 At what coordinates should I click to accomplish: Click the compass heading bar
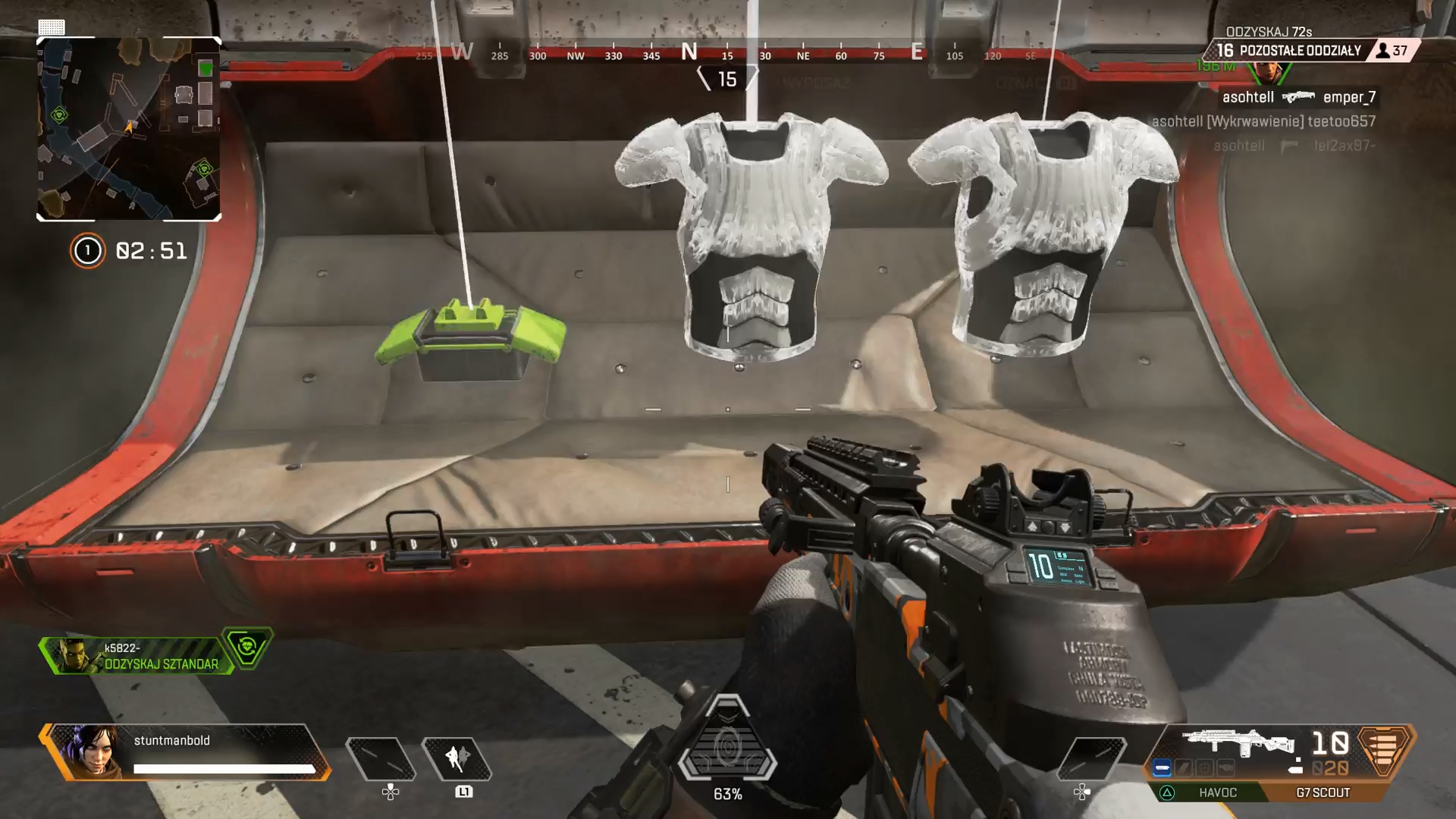(x=726, y=53)
